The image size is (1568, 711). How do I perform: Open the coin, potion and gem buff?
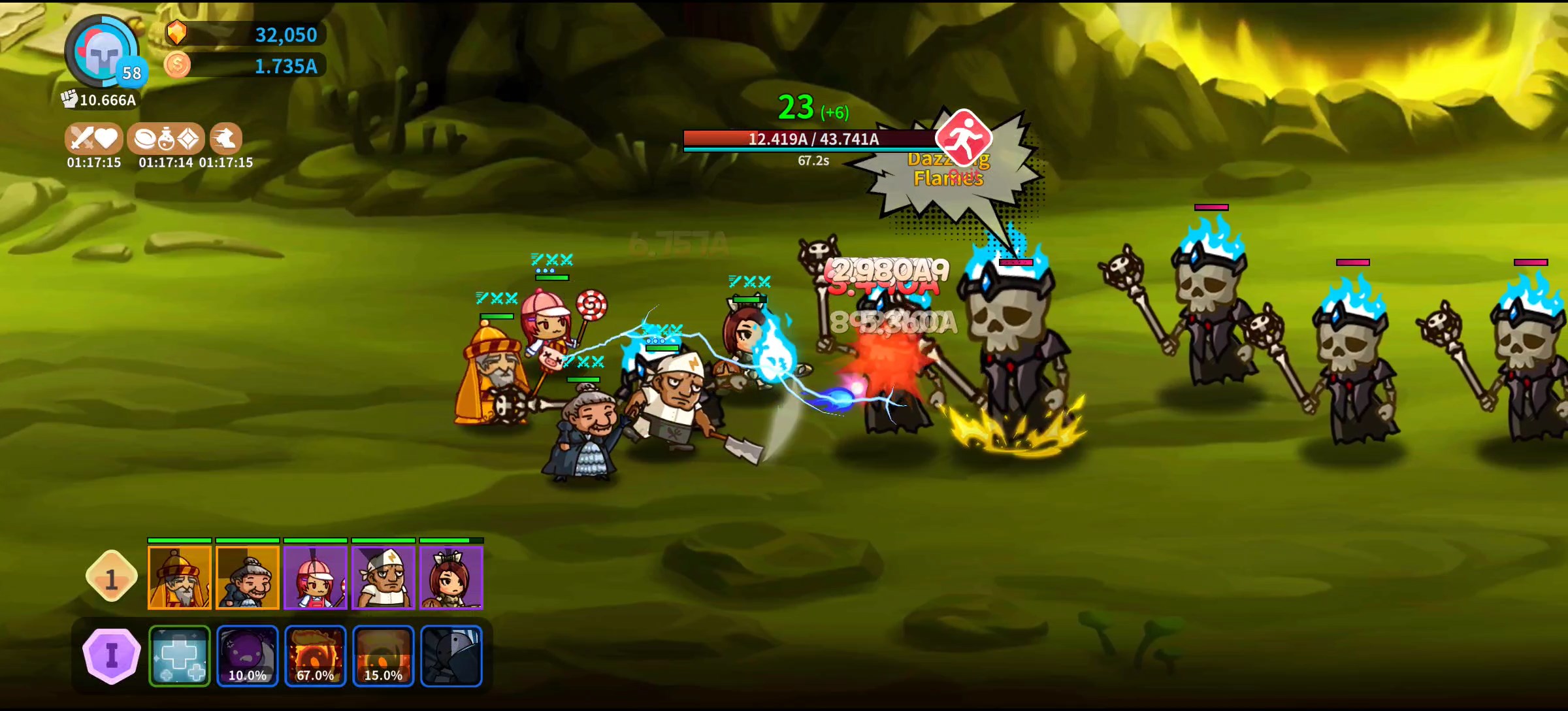pyautogui.click(x=166, y=139)
